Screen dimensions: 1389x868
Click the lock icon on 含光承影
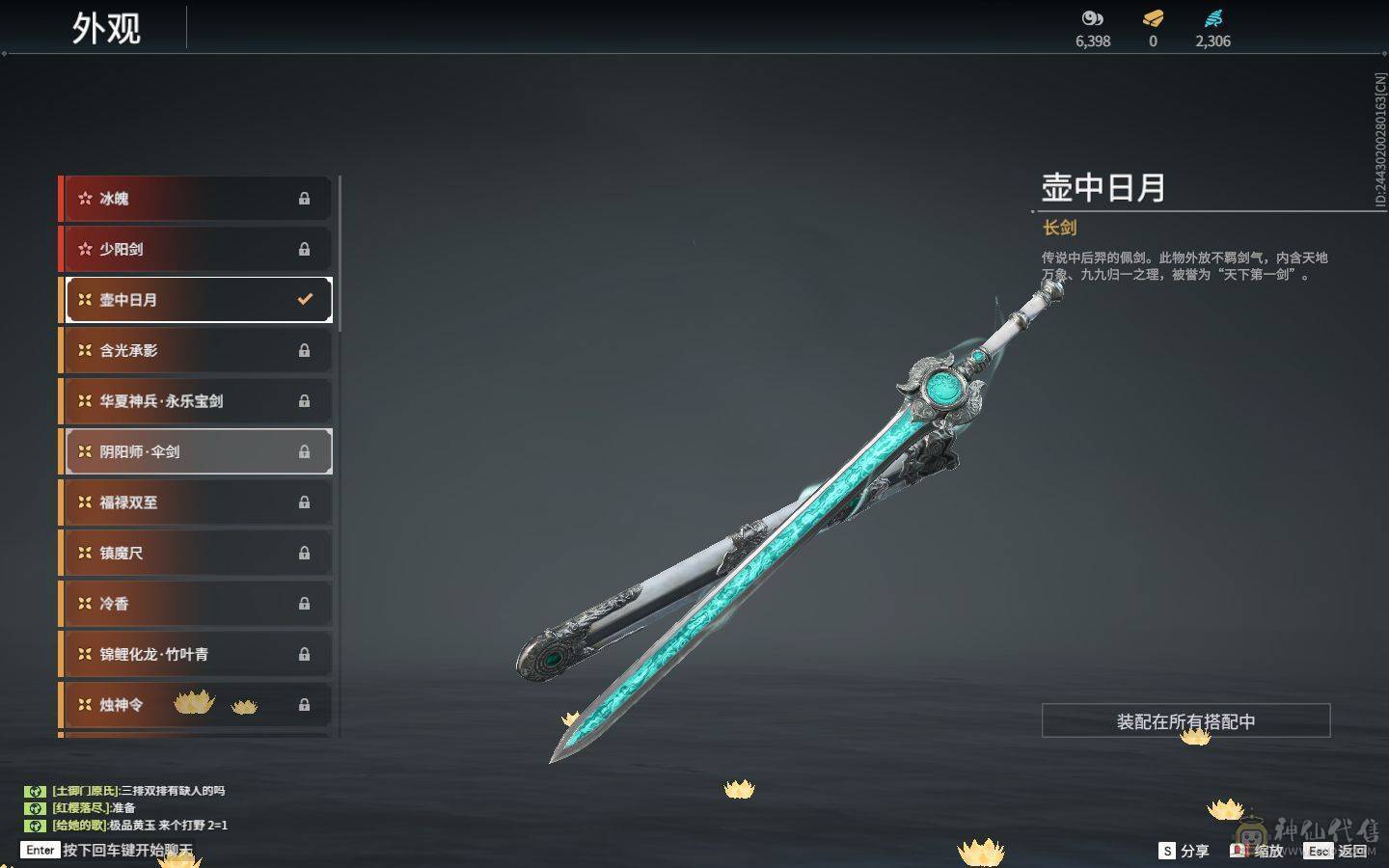coord(305,351)
